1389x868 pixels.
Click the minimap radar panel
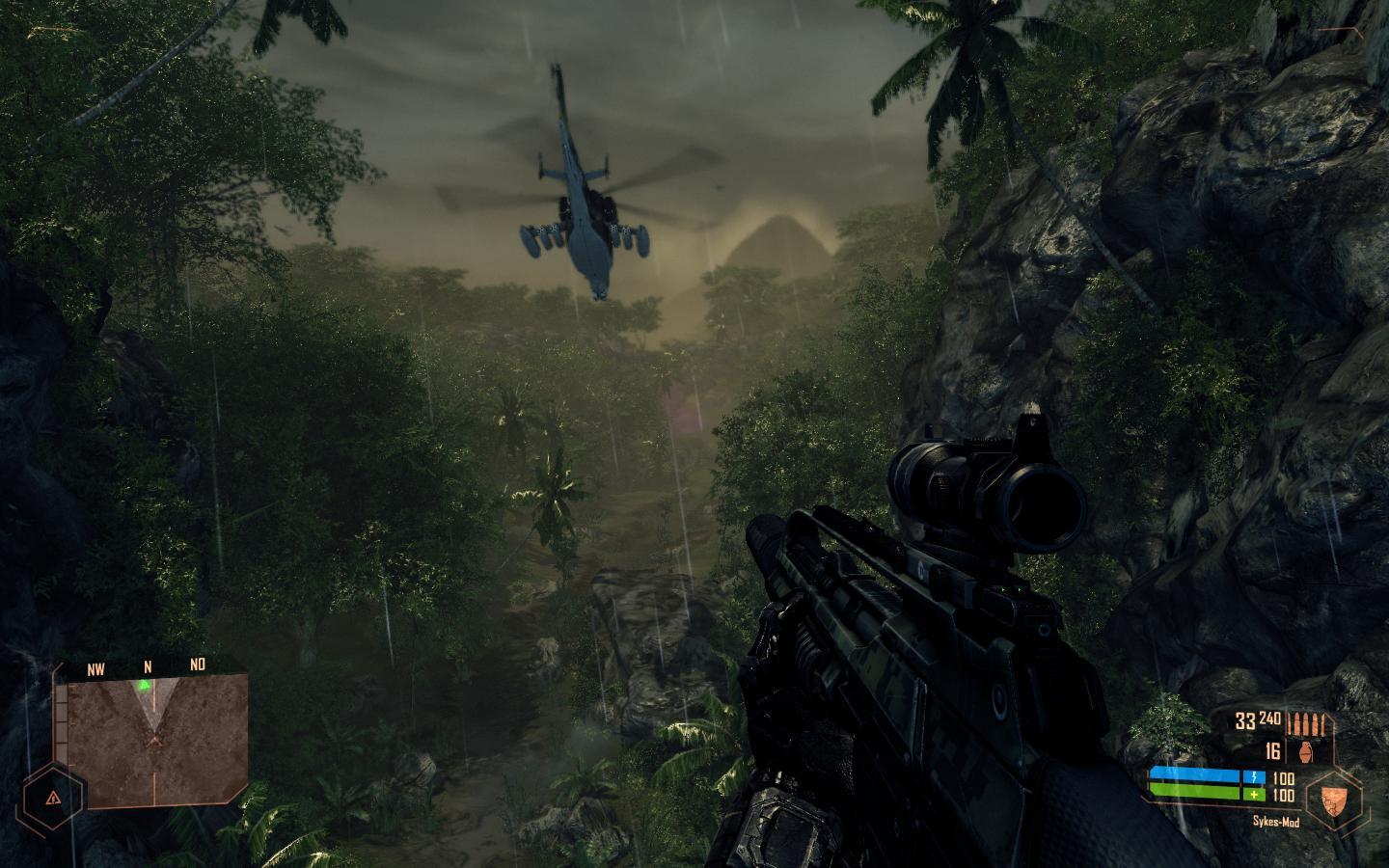pyautogui.click(x=151, y=741)
